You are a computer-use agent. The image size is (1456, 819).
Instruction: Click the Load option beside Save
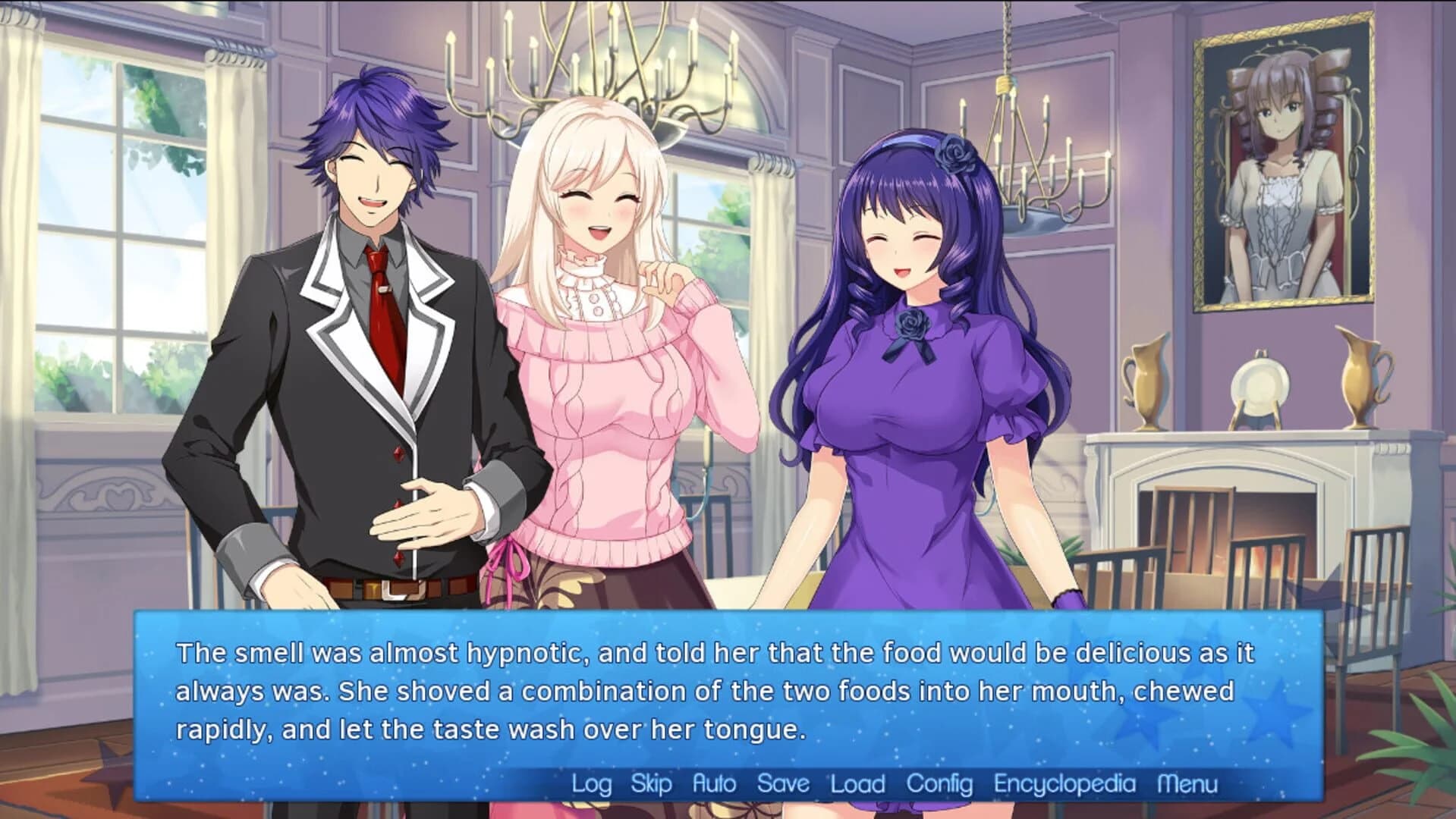click(x=857, y=783)
